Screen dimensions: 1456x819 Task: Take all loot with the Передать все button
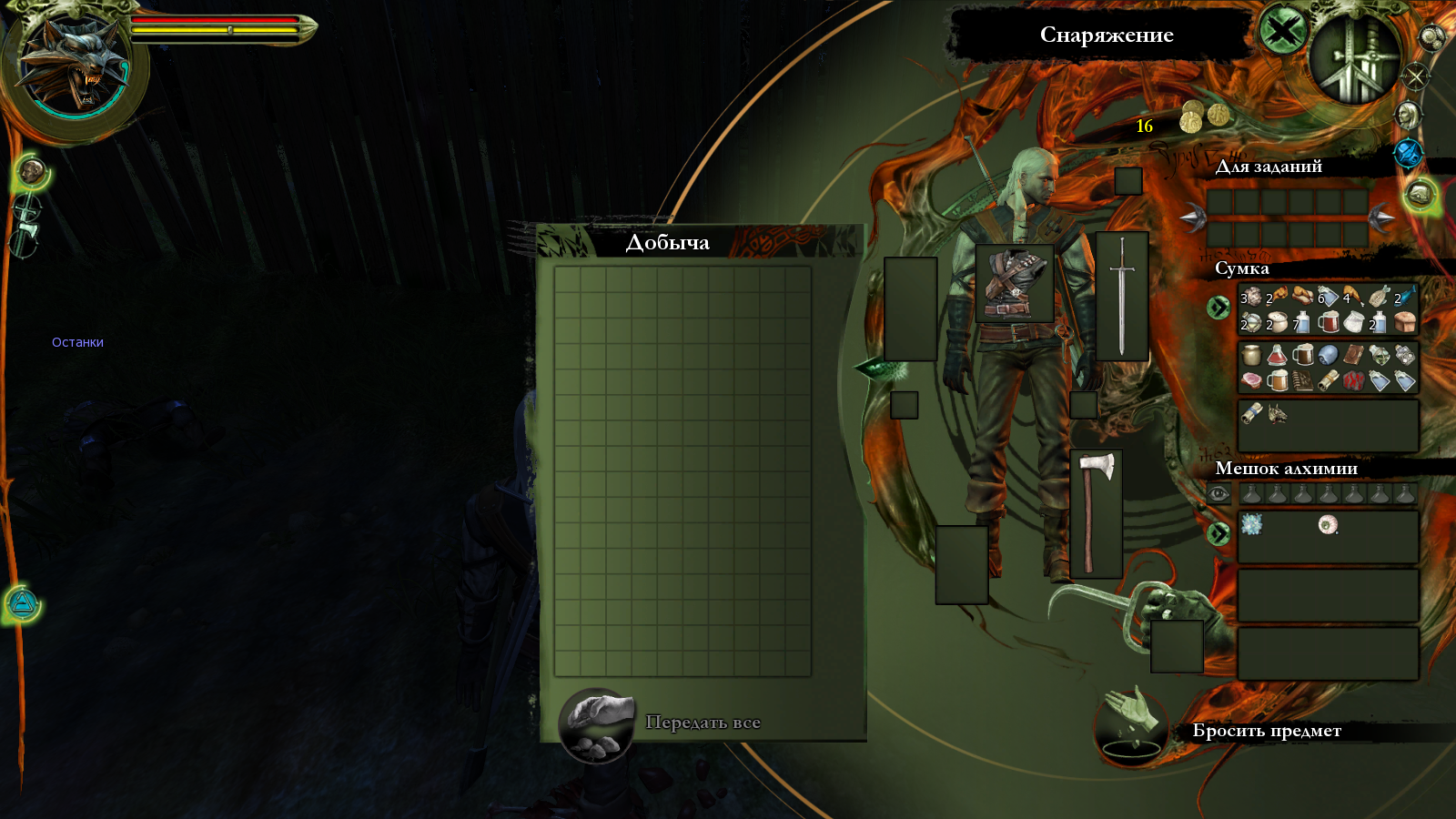pos(596,724)
